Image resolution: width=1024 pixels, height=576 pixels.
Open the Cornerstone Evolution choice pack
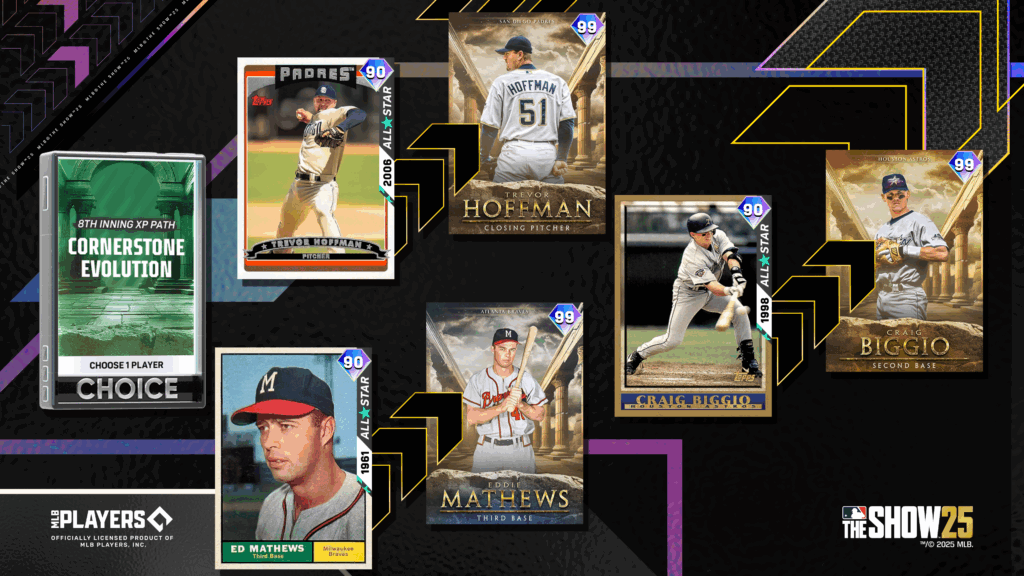pyautogui.click(x=125, y=280)
